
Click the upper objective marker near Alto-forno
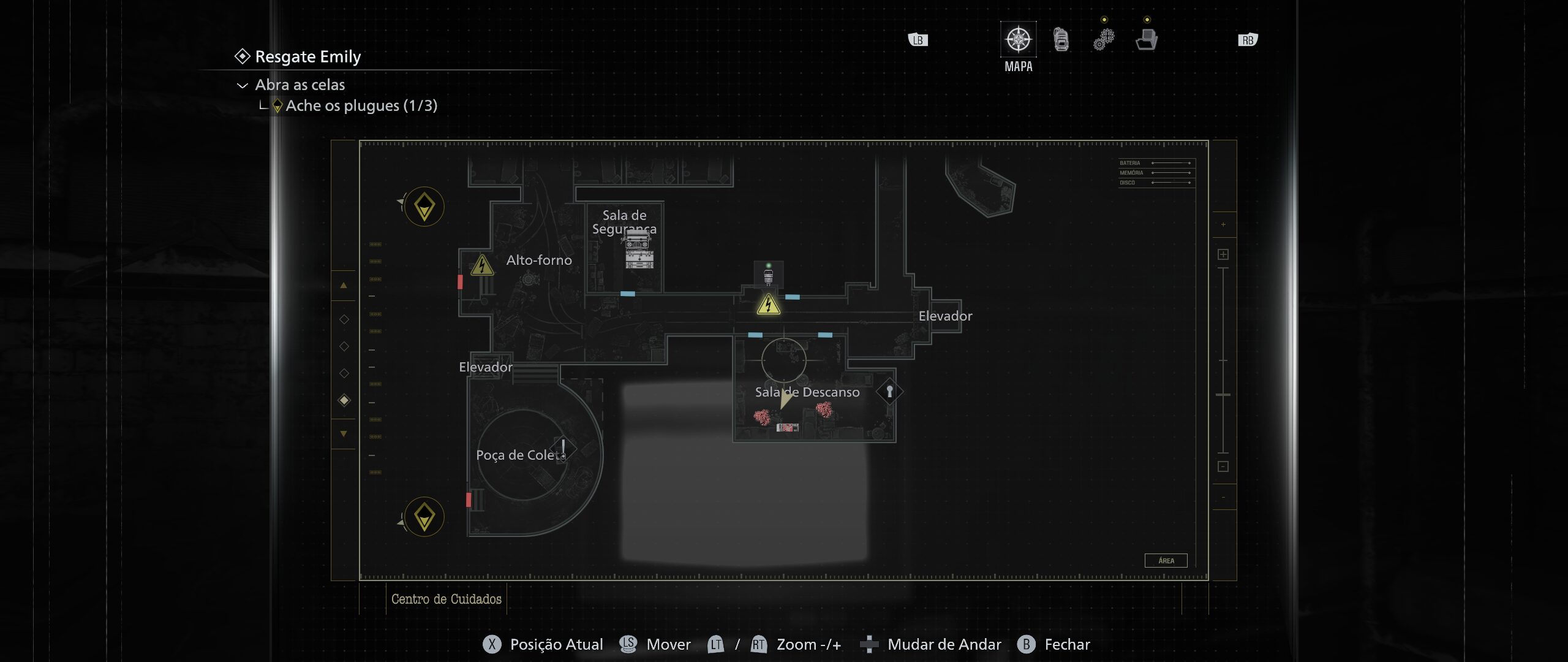(x=424, y=207)
